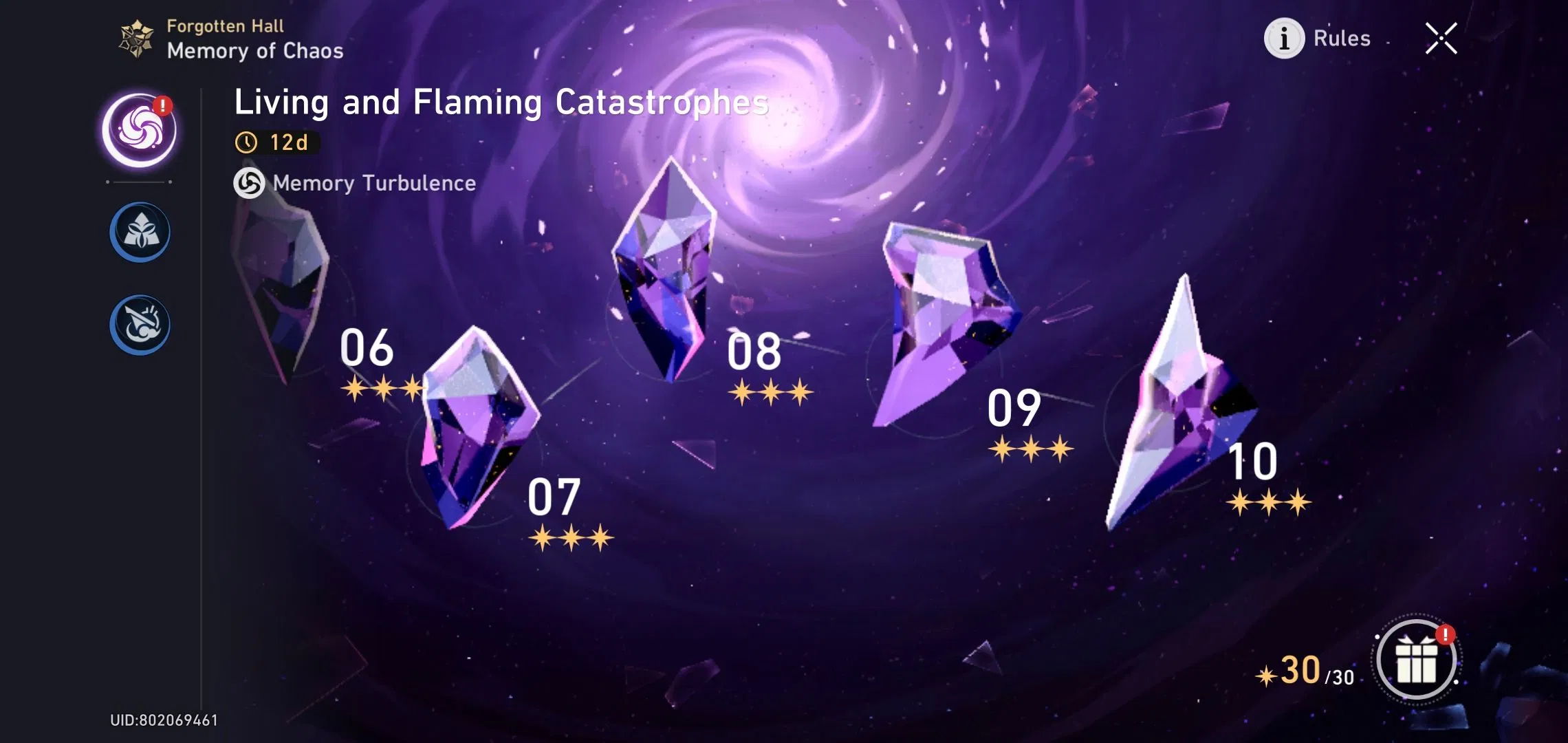1568x743 pixels.
Task: Click the clock icon beside the 12d timer
Action: (248, 144)
